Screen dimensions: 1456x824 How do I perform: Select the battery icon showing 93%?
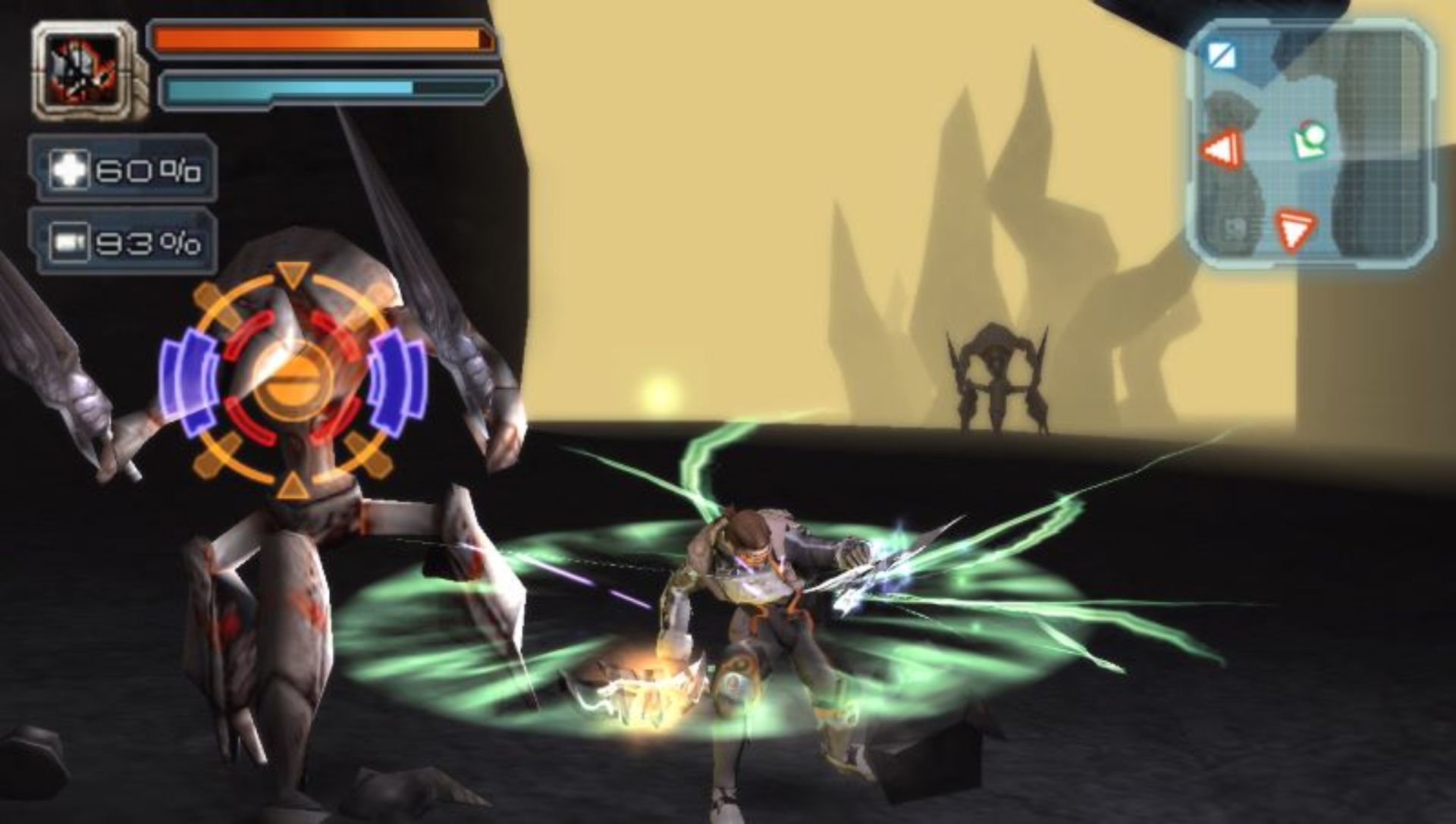[x=69, y=243]
